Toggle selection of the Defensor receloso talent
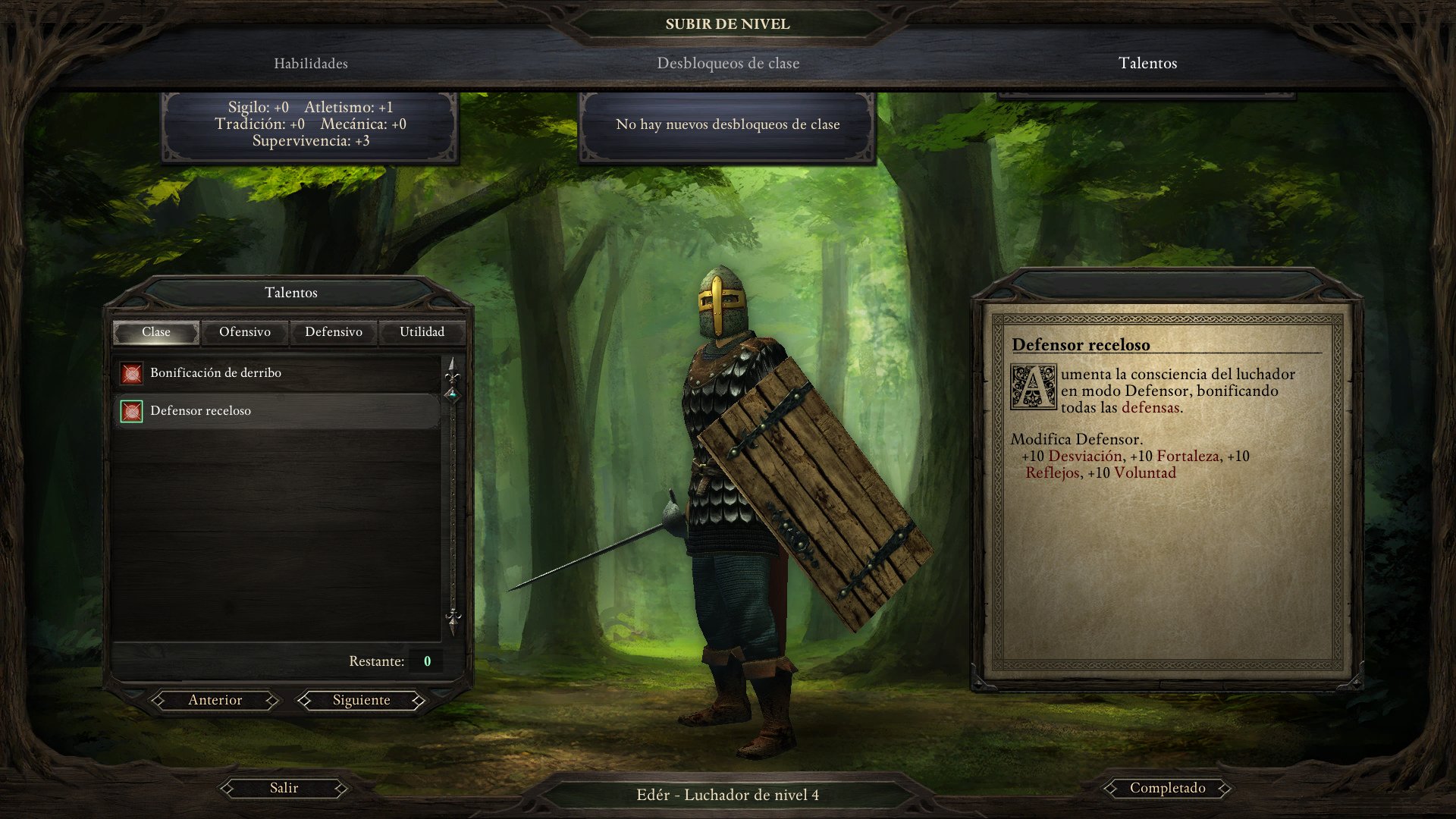Image resolution: width=1456 pixels, height=819 pixels. [x=202, y=411]
